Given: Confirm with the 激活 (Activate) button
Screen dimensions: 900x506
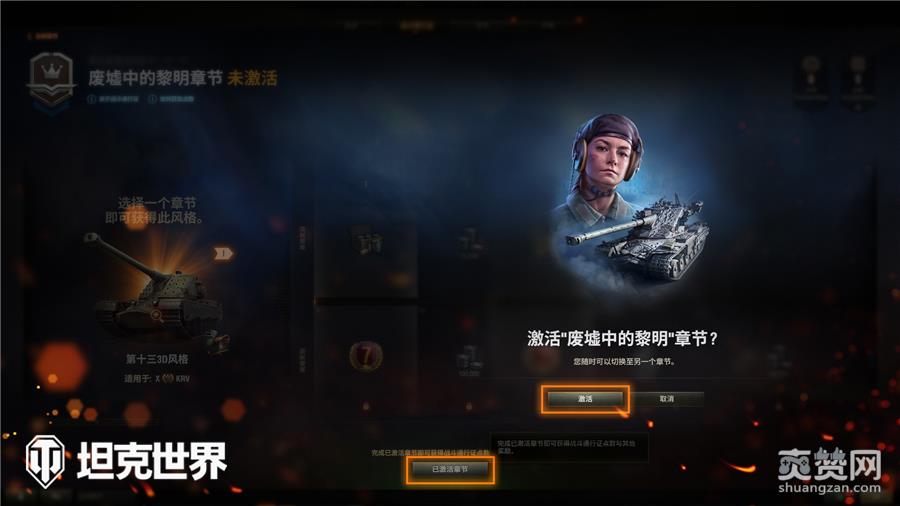Looking at the screenshot, I should point(585,399).
